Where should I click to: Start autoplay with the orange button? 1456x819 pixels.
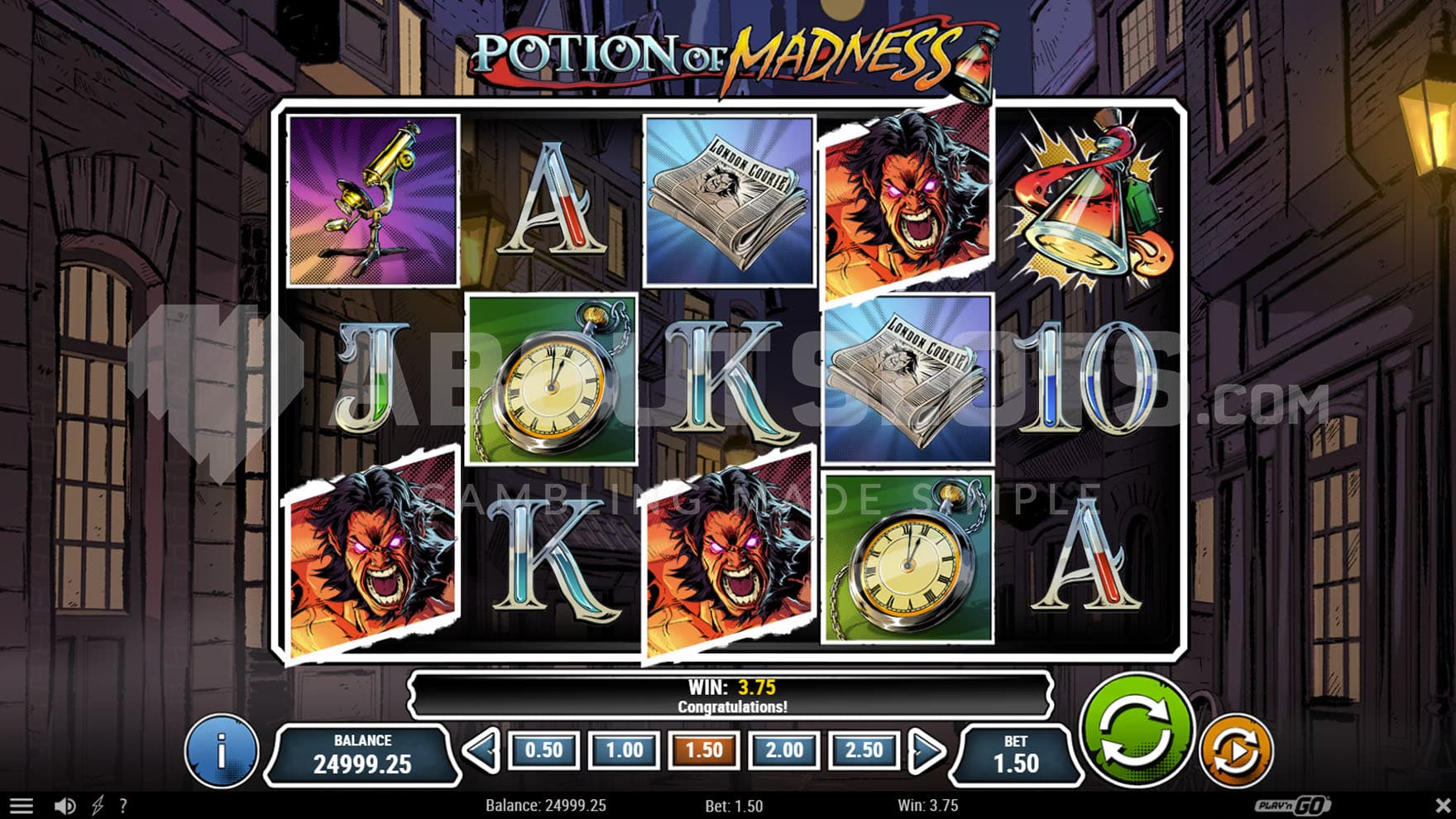1236,750
